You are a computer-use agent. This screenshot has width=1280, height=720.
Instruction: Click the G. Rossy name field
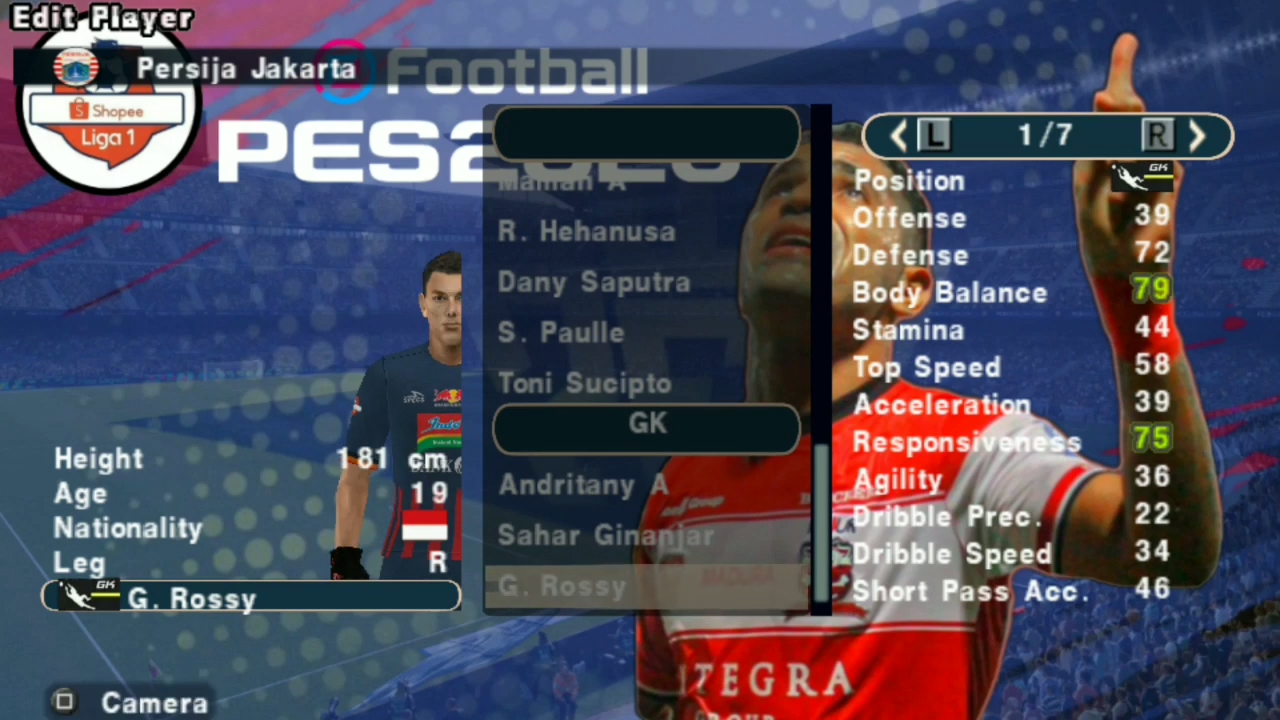click(250, 597)
